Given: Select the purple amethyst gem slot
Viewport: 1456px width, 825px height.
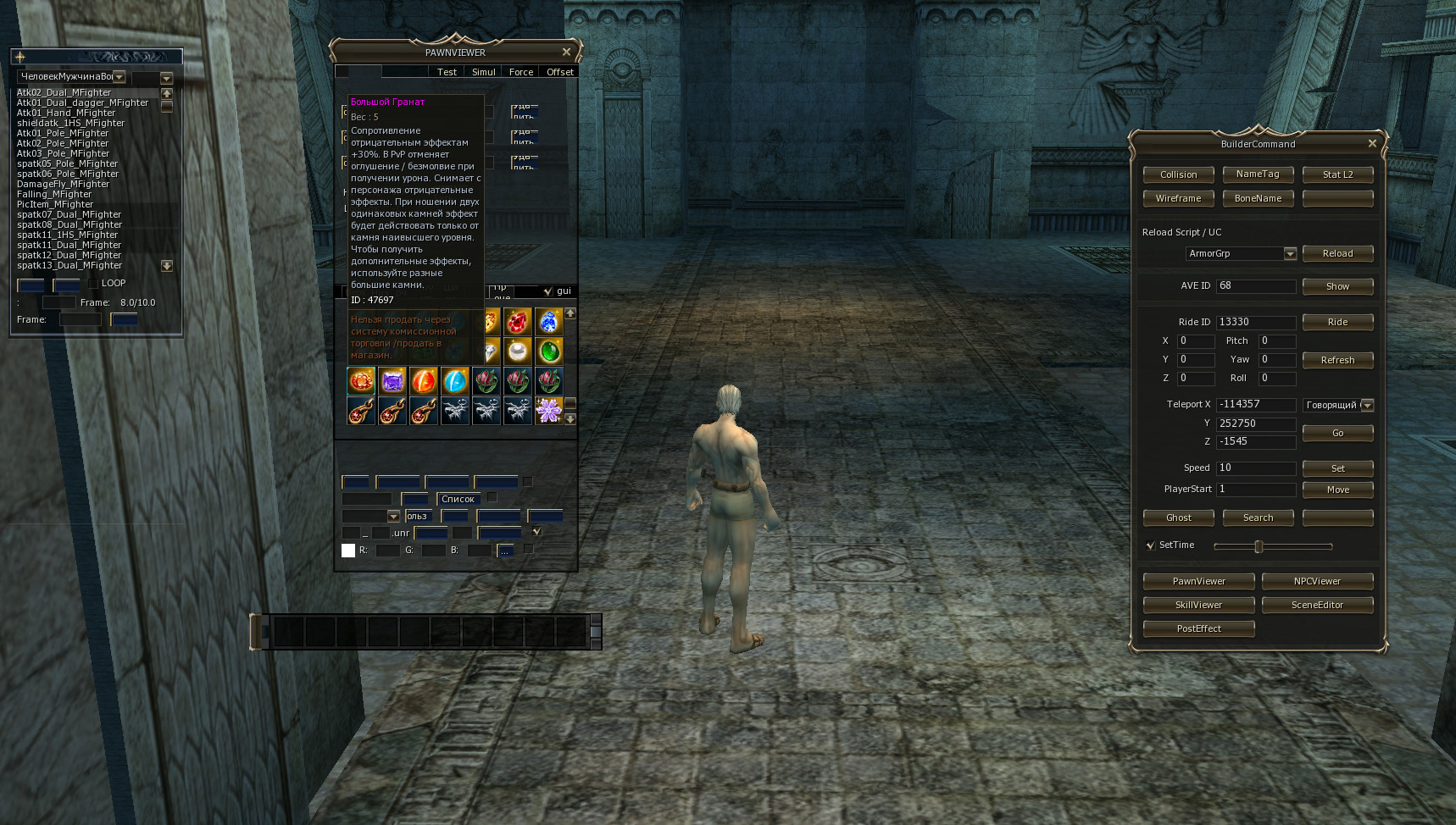Looking at the screenshot, I should [x=392, y=381].
